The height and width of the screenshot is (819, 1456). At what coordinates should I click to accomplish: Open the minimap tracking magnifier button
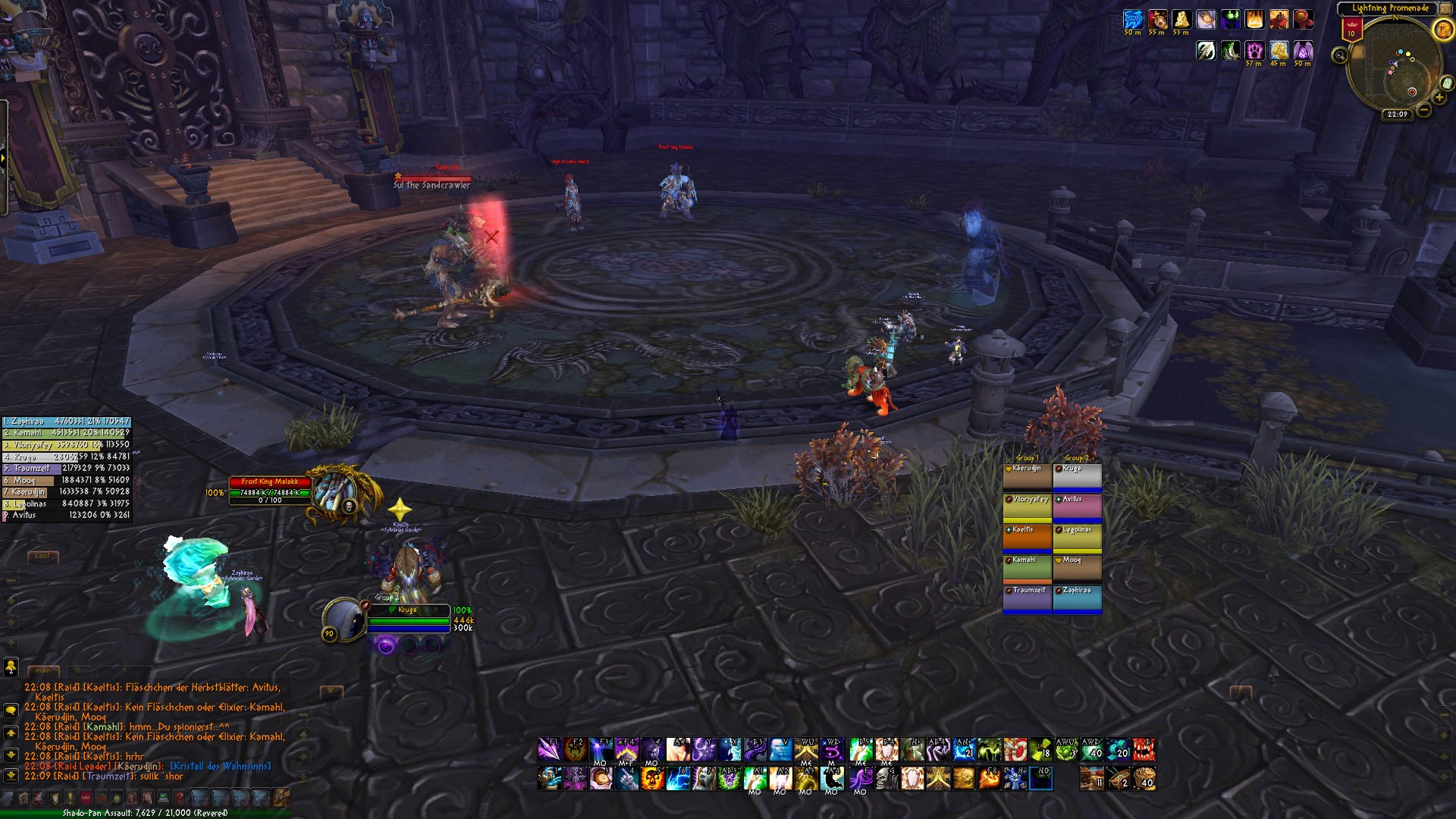coord(1340,55)
